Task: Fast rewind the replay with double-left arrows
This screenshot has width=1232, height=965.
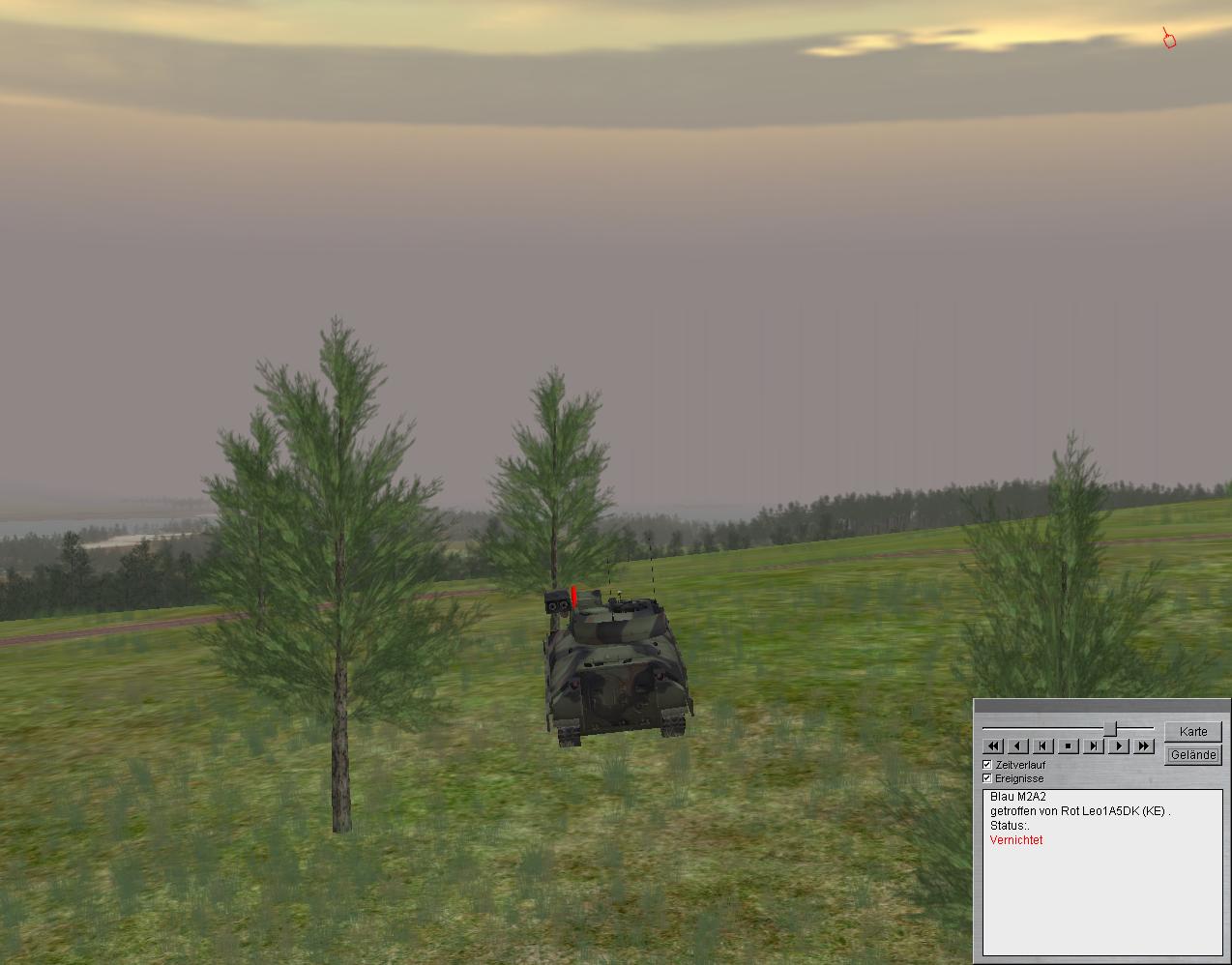Action: point(993,746)
